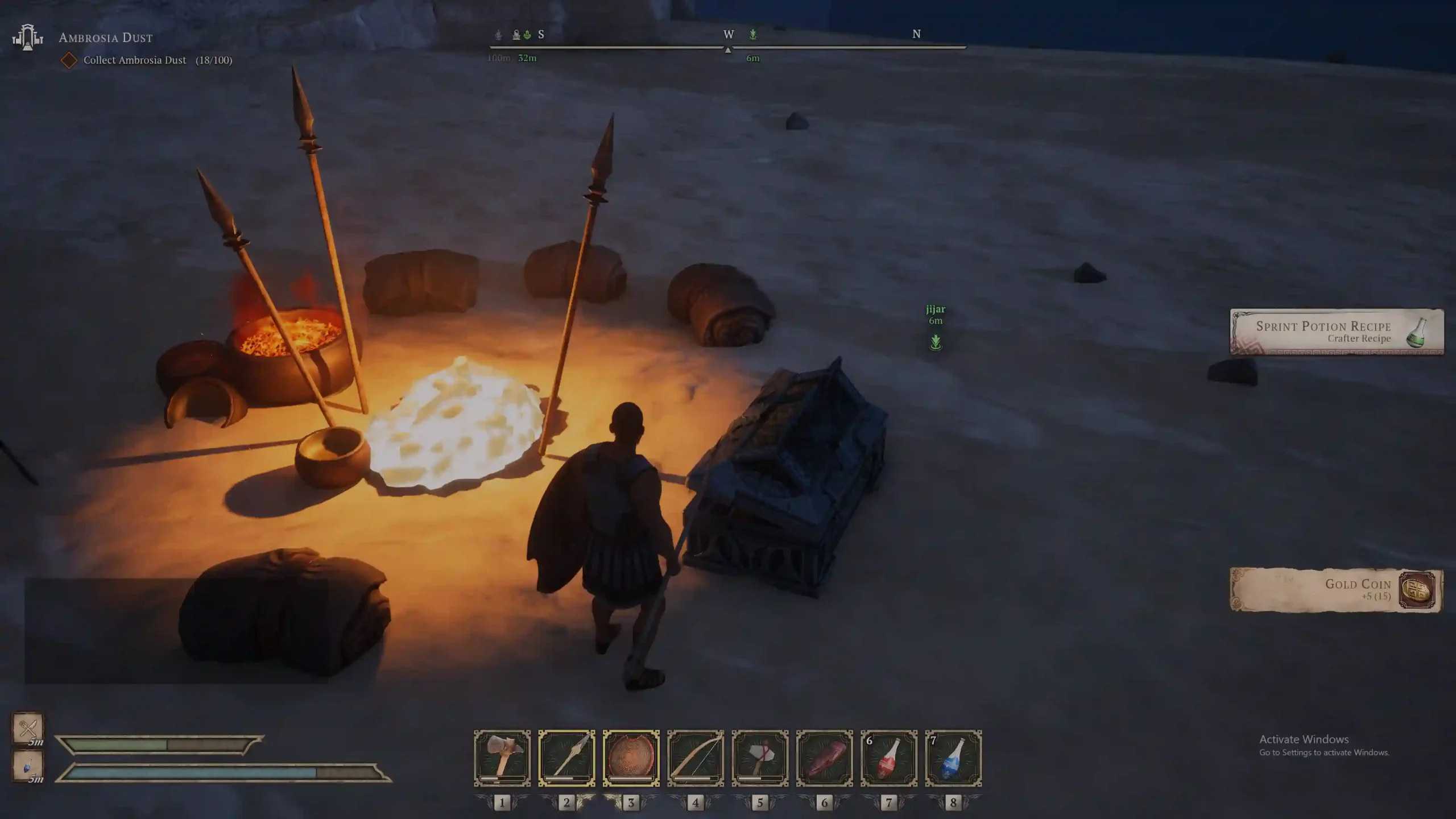
Task: Use the raw meat hotbar slot
Action: [x=824, y=758]
